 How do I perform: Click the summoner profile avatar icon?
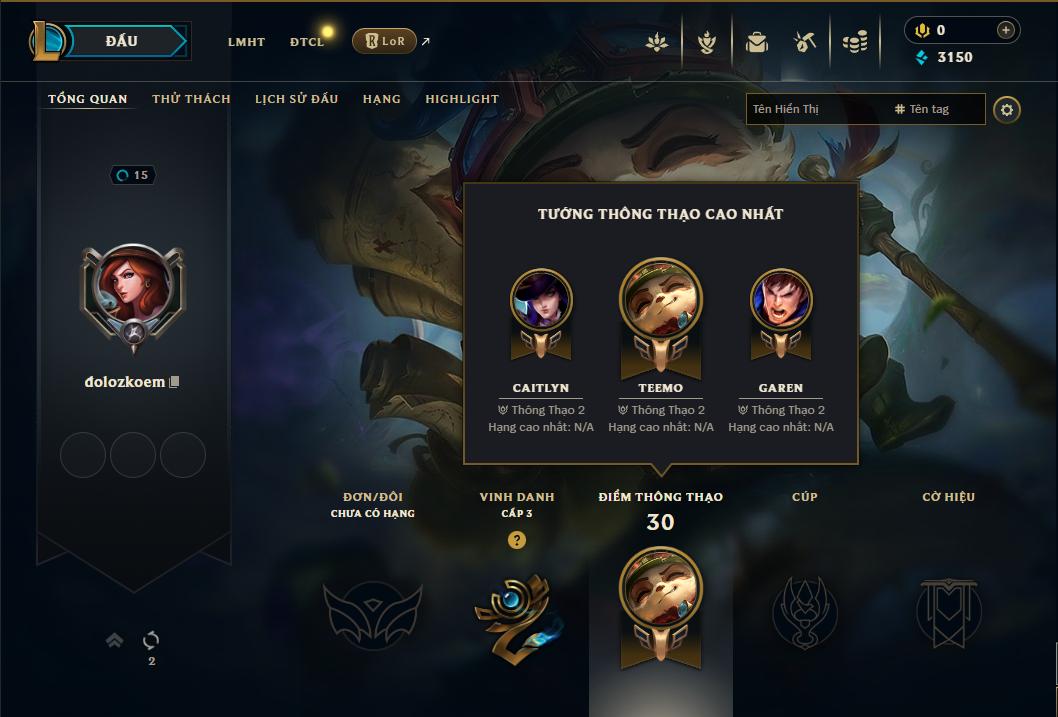coord(133,293)
